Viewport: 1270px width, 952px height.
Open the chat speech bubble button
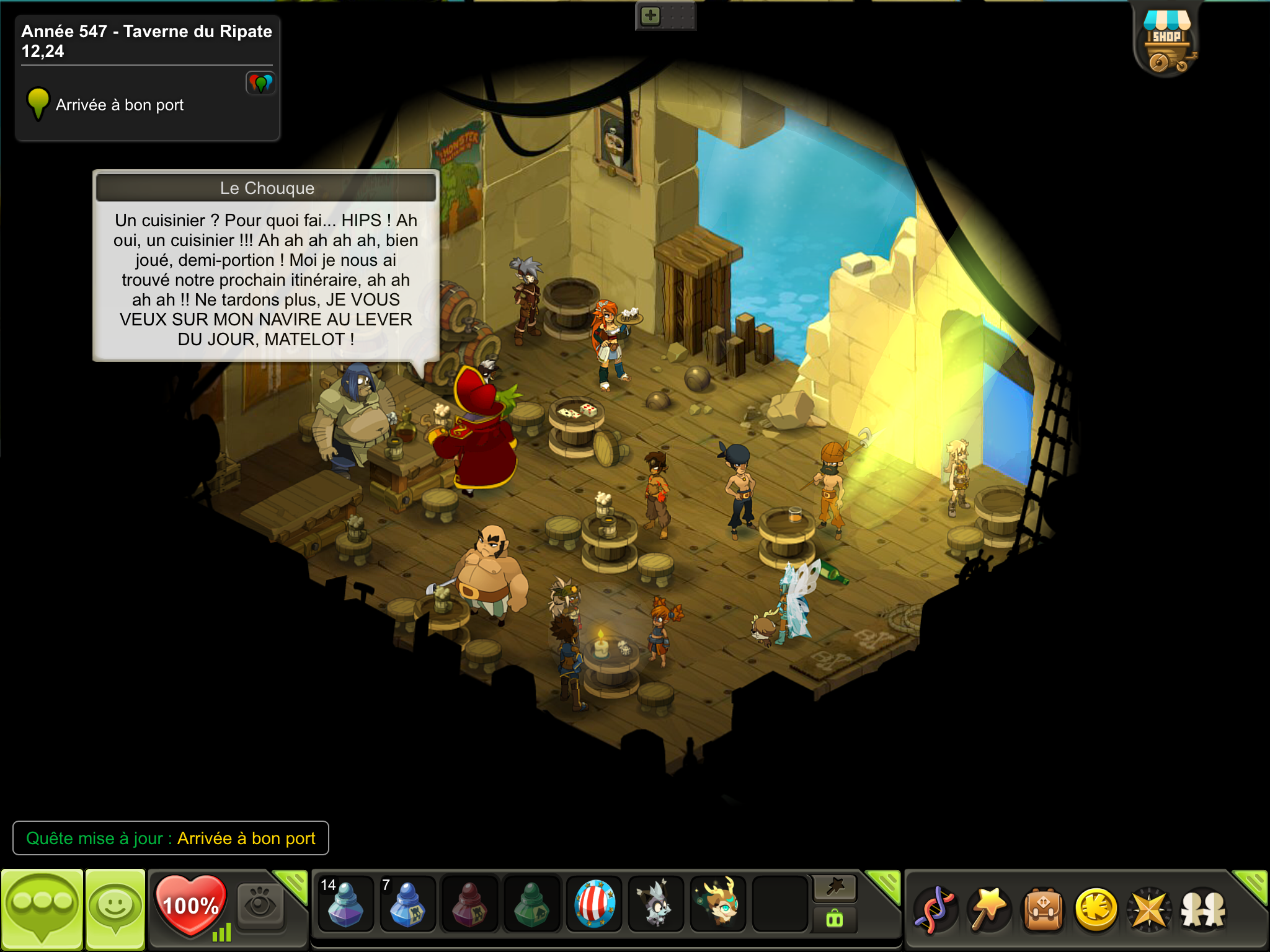click(x=42, y=909)
